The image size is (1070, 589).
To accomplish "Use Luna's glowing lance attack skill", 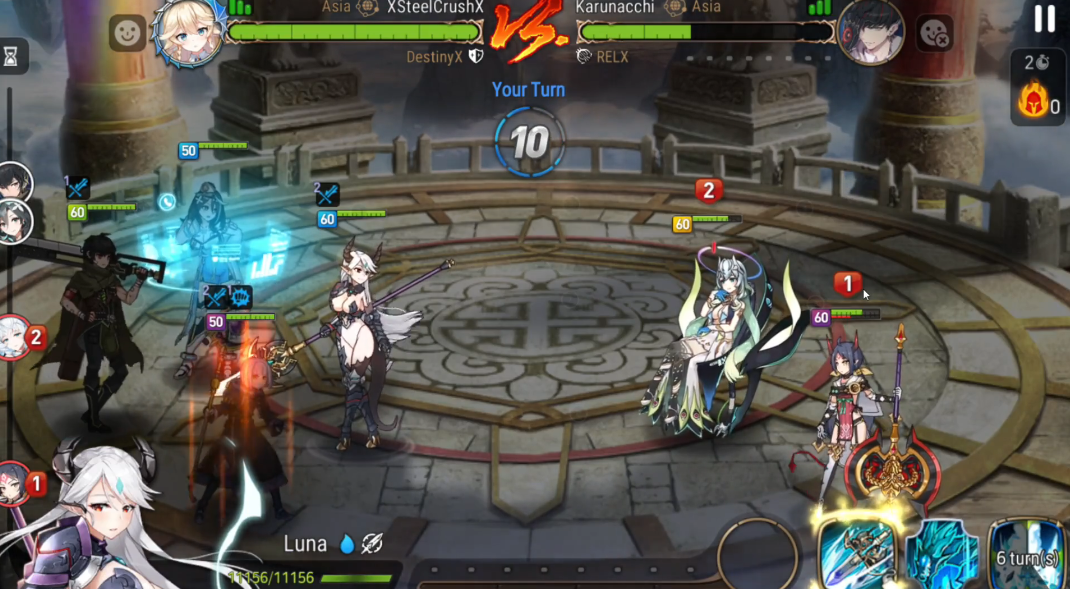I will 856,551.
